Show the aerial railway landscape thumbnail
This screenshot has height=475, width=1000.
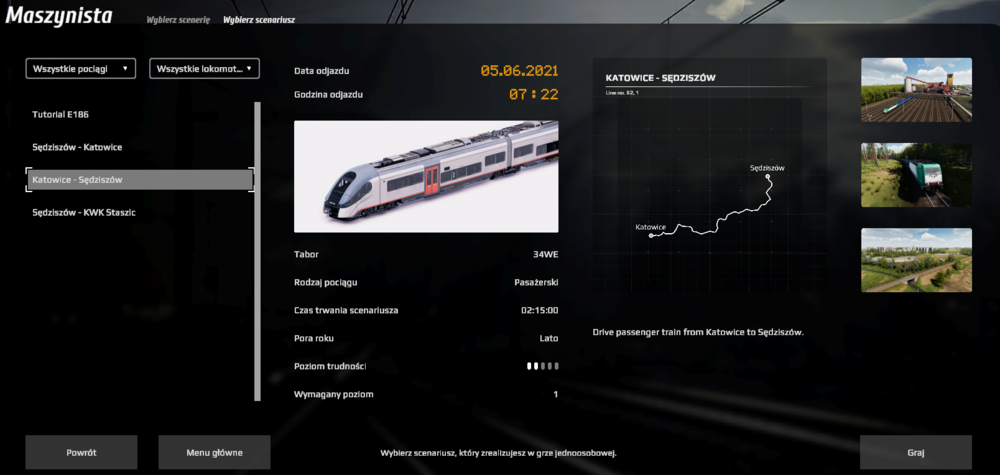(916, 261)
